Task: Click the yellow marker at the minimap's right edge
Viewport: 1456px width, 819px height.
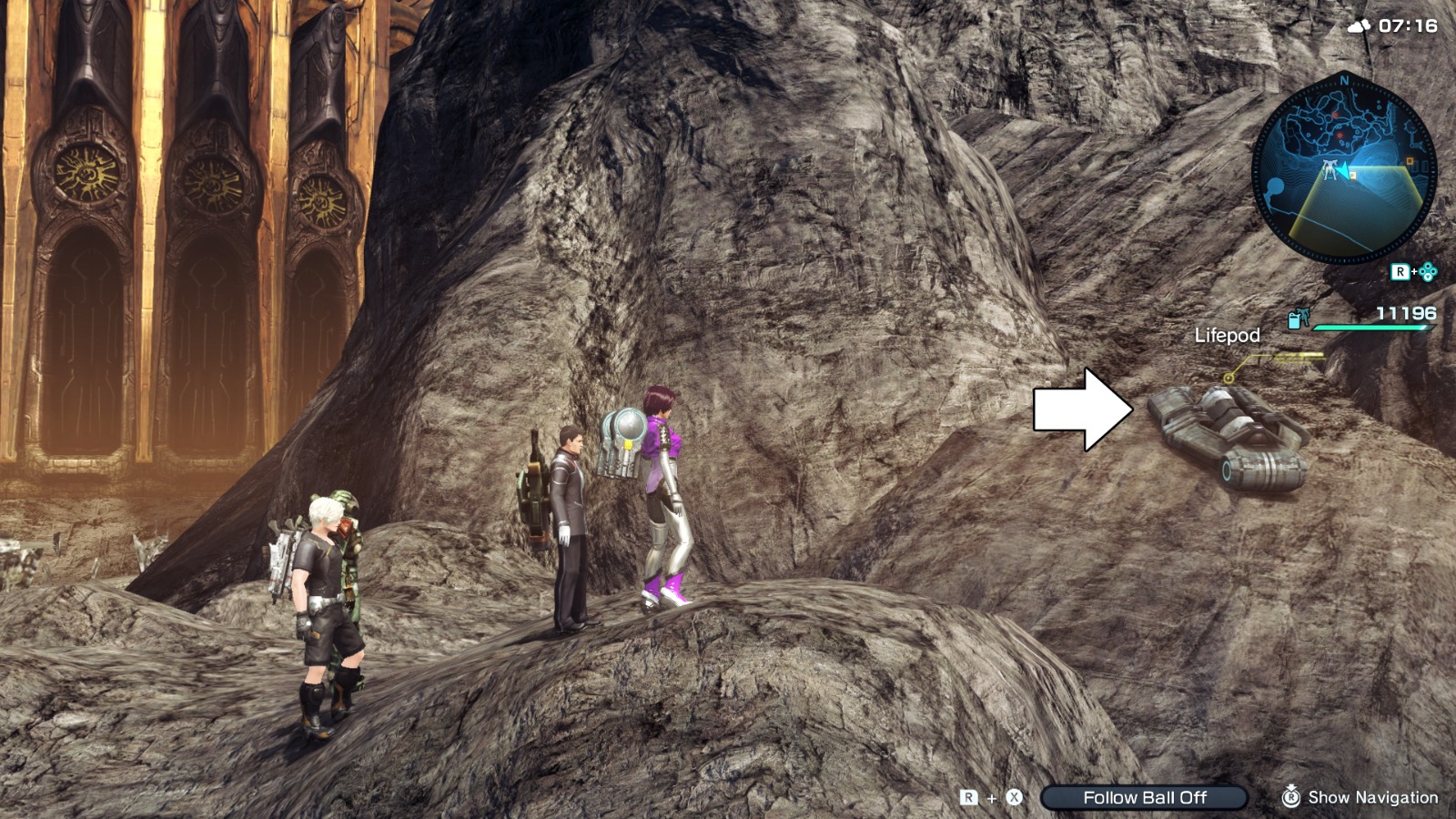Action: click(x=1409, y=162)
